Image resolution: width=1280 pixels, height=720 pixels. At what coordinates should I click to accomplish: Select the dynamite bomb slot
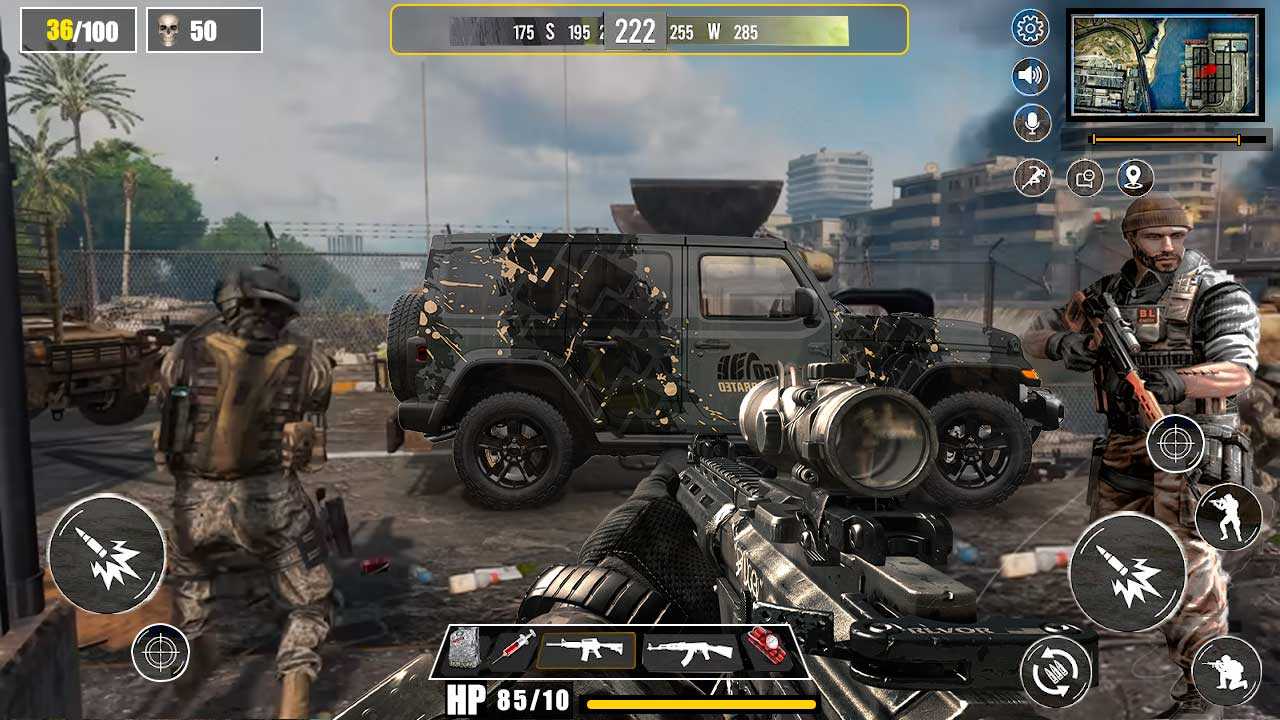tap(767, 650)
